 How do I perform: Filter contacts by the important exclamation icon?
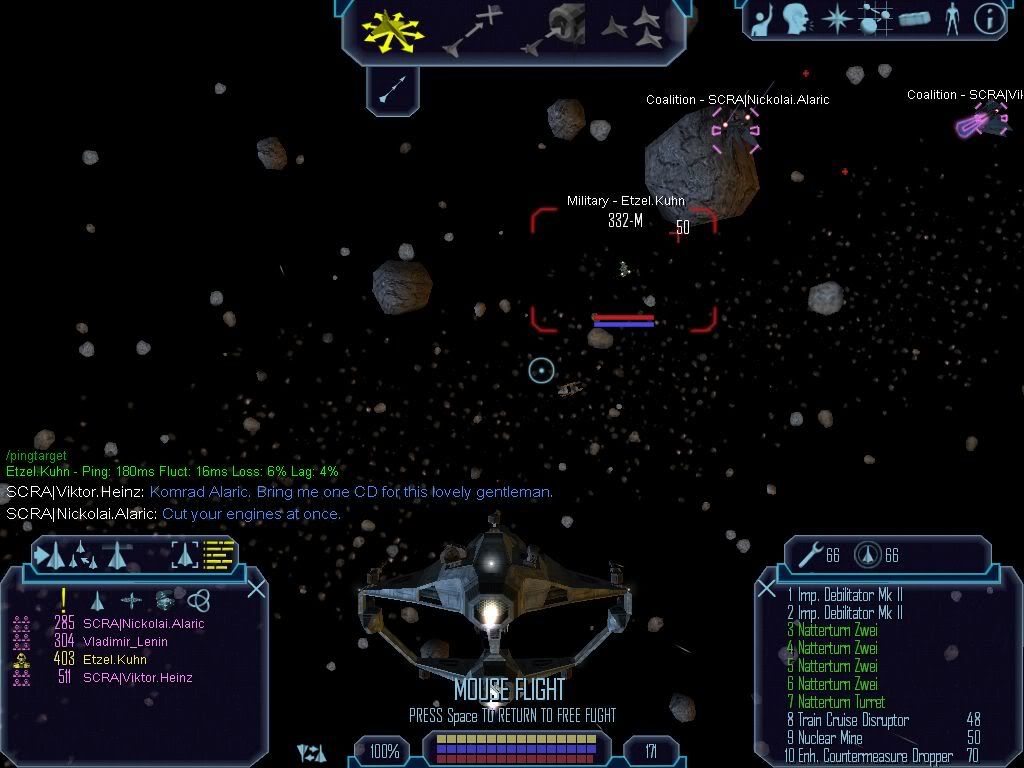point(64,600)
